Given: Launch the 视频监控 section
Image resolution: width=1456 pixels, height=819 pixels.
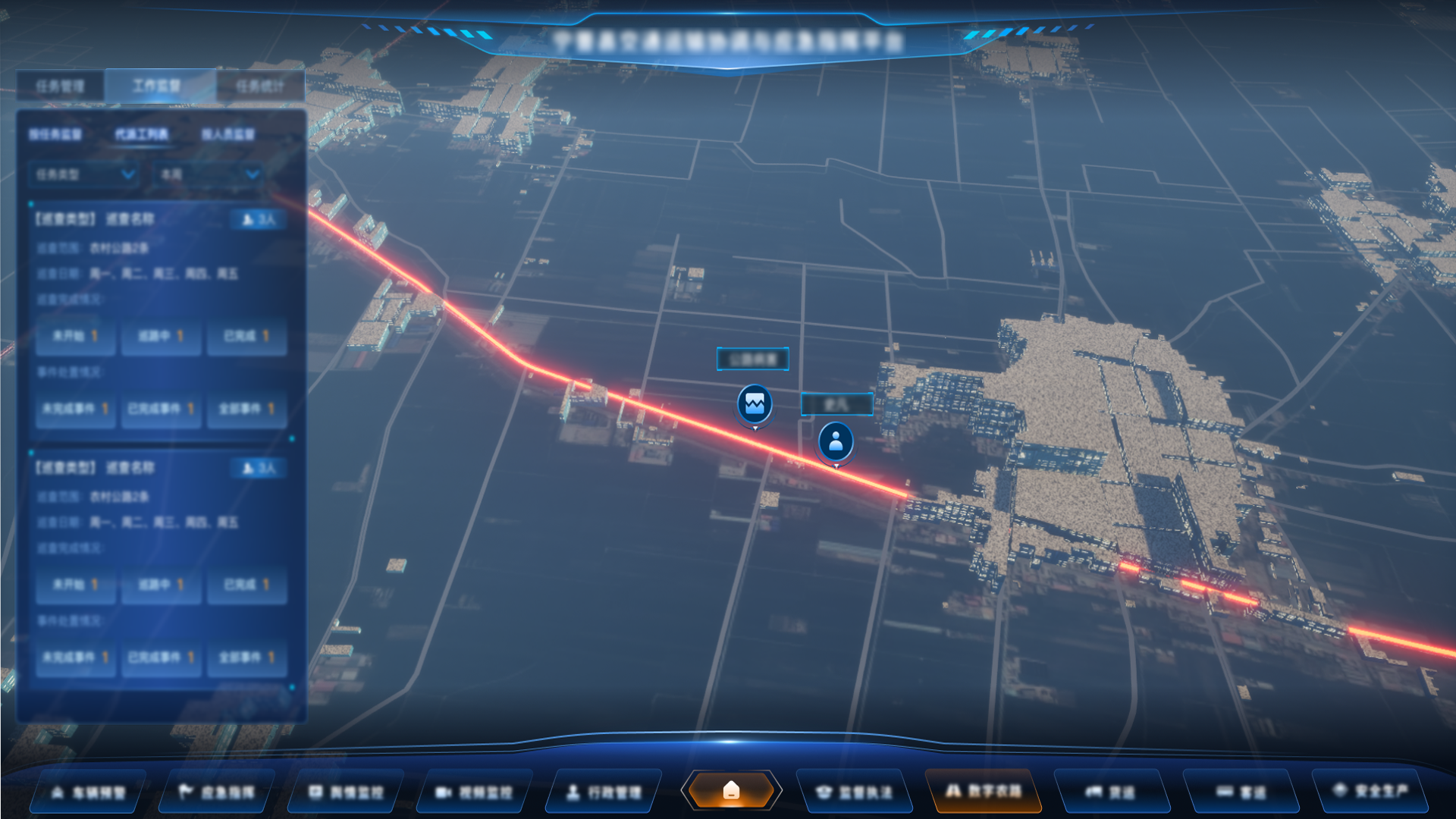Looking at the screenshot, I should coord(475,792).
